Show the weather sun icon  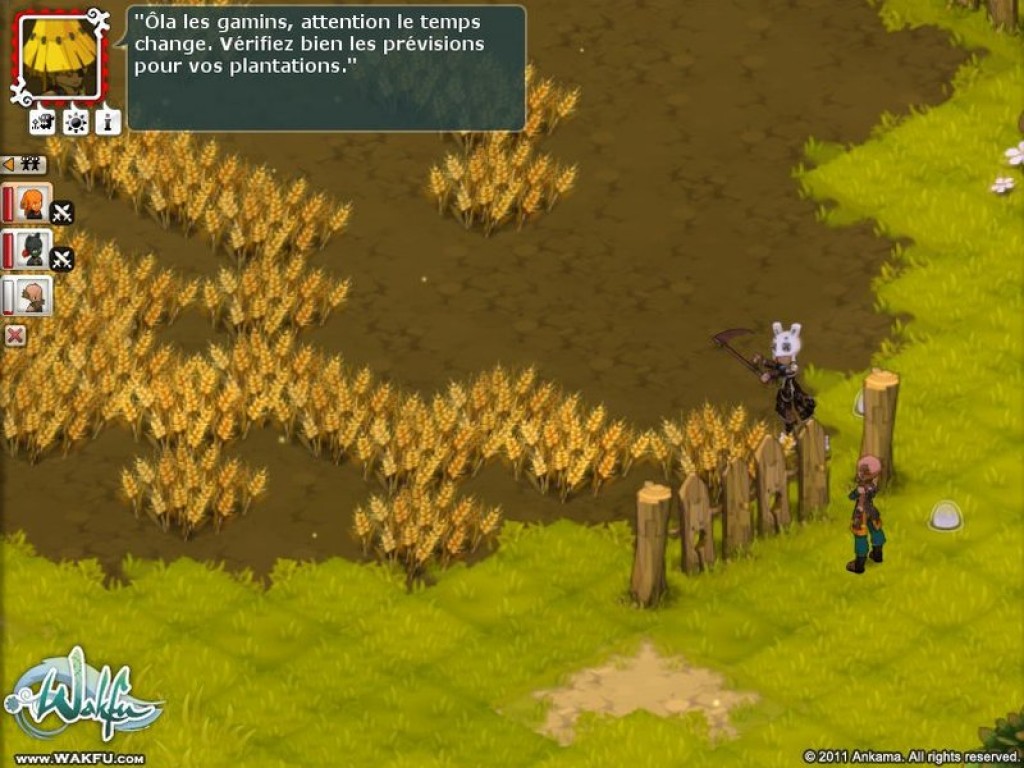[75, 122]
